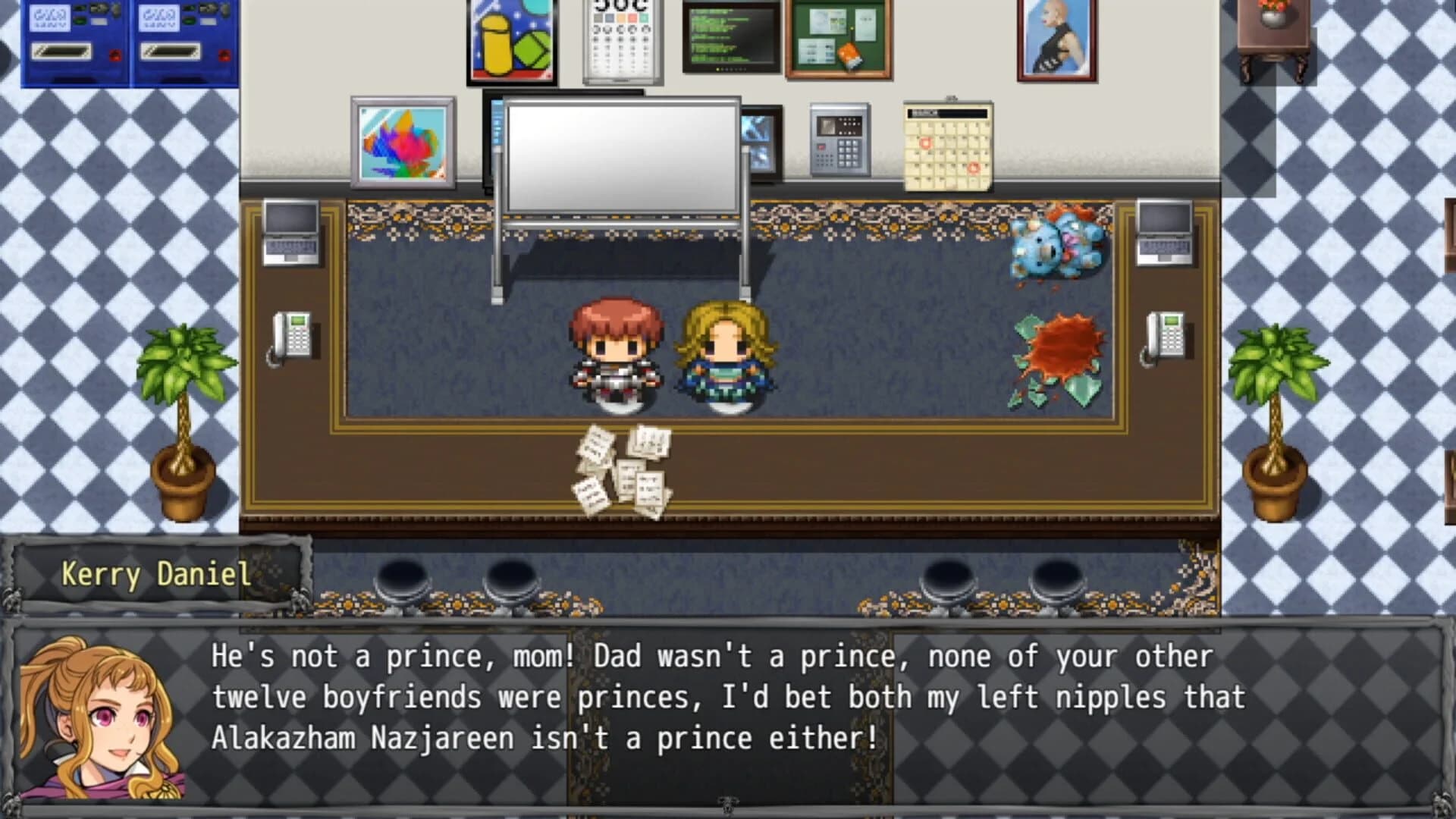This screenshot has width=1456, height=819.
Task: Select the colorful abstract painting on the left
Action: [403, 144]
